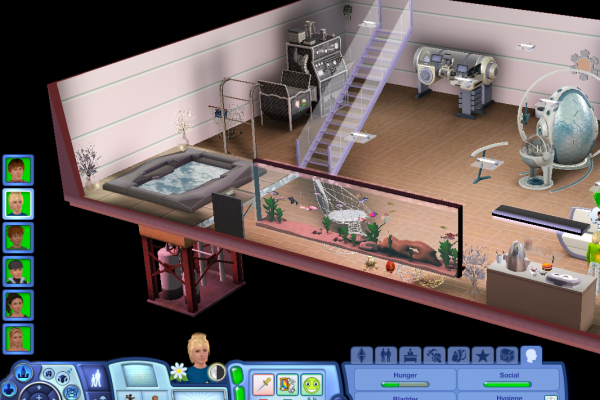Open the Opportunities tab
The height and width of the screenshot is (400, 600).
458,355
